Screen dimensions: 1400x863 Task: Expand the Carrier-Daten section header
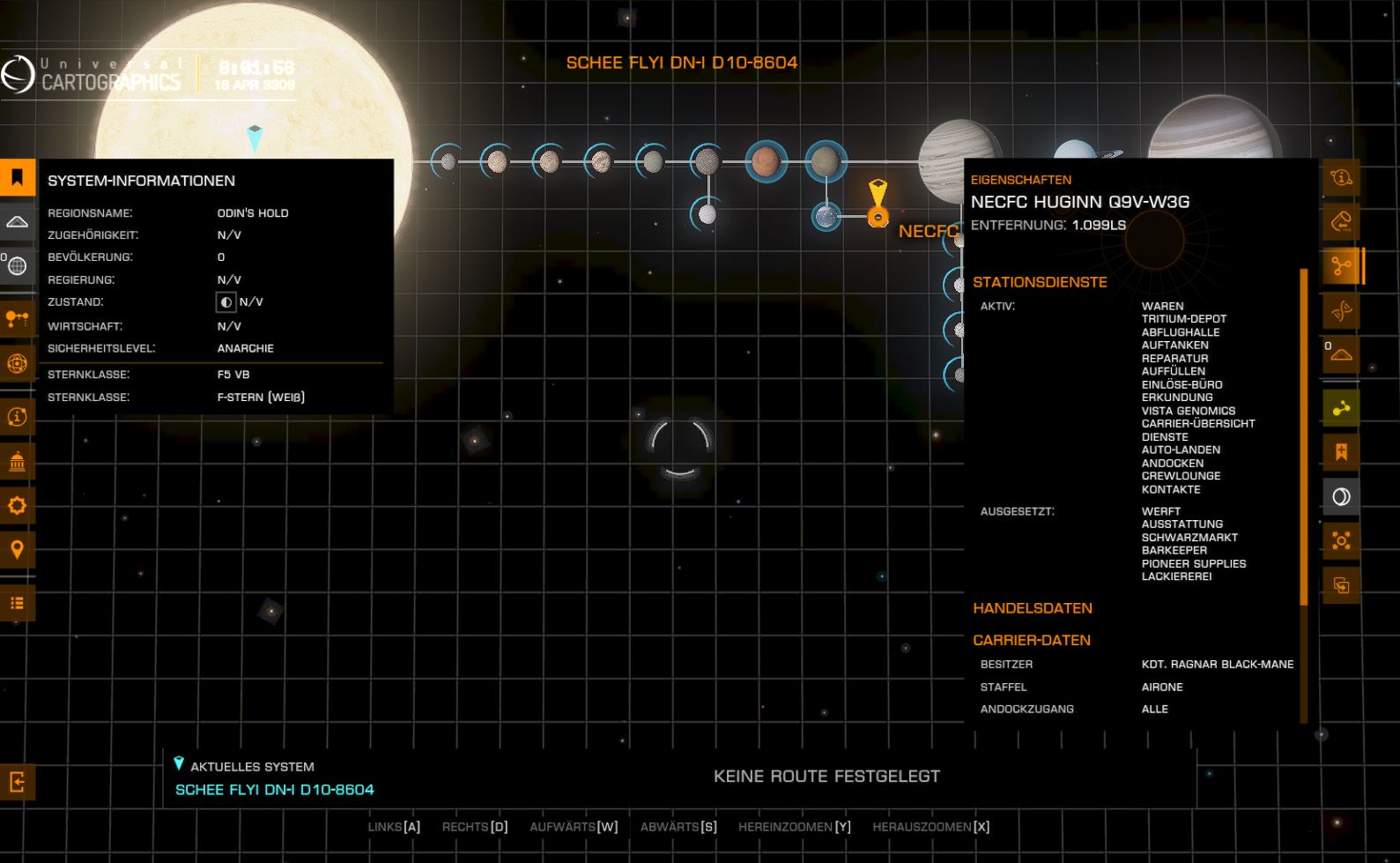click(x=1032, y=640)
